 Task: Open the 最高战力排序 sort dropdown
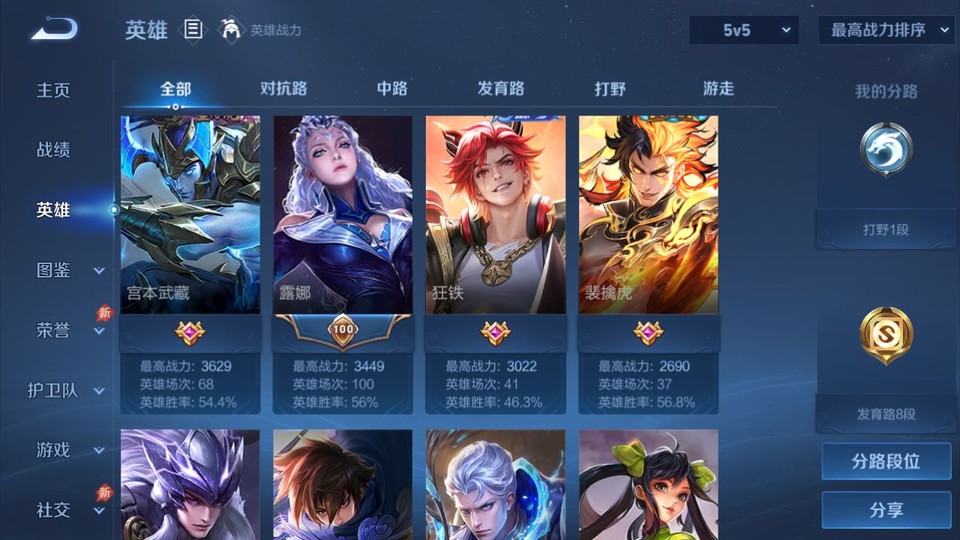(x=887, y=30)
